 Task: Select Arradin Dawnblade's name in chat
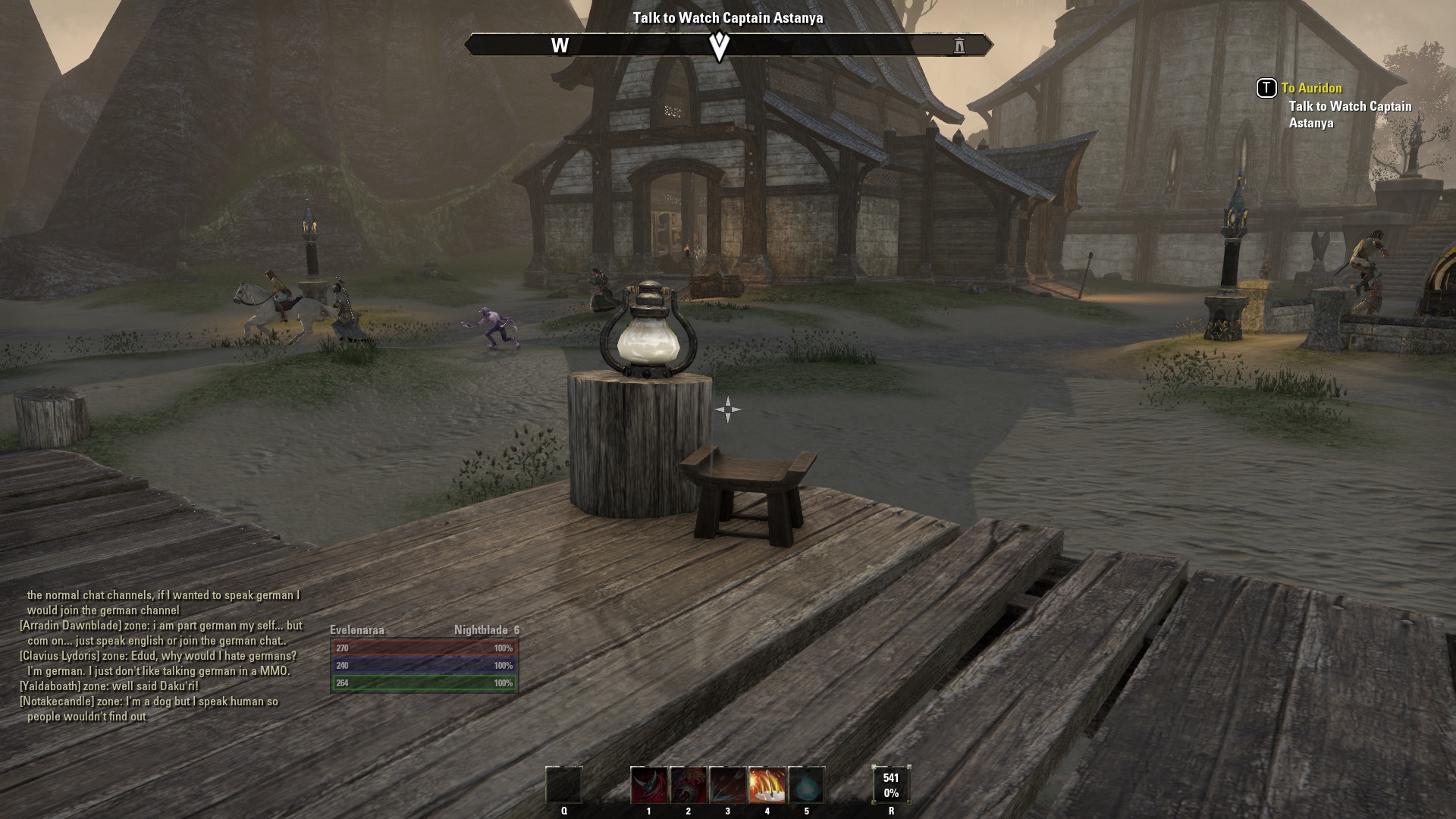[71, 626]
